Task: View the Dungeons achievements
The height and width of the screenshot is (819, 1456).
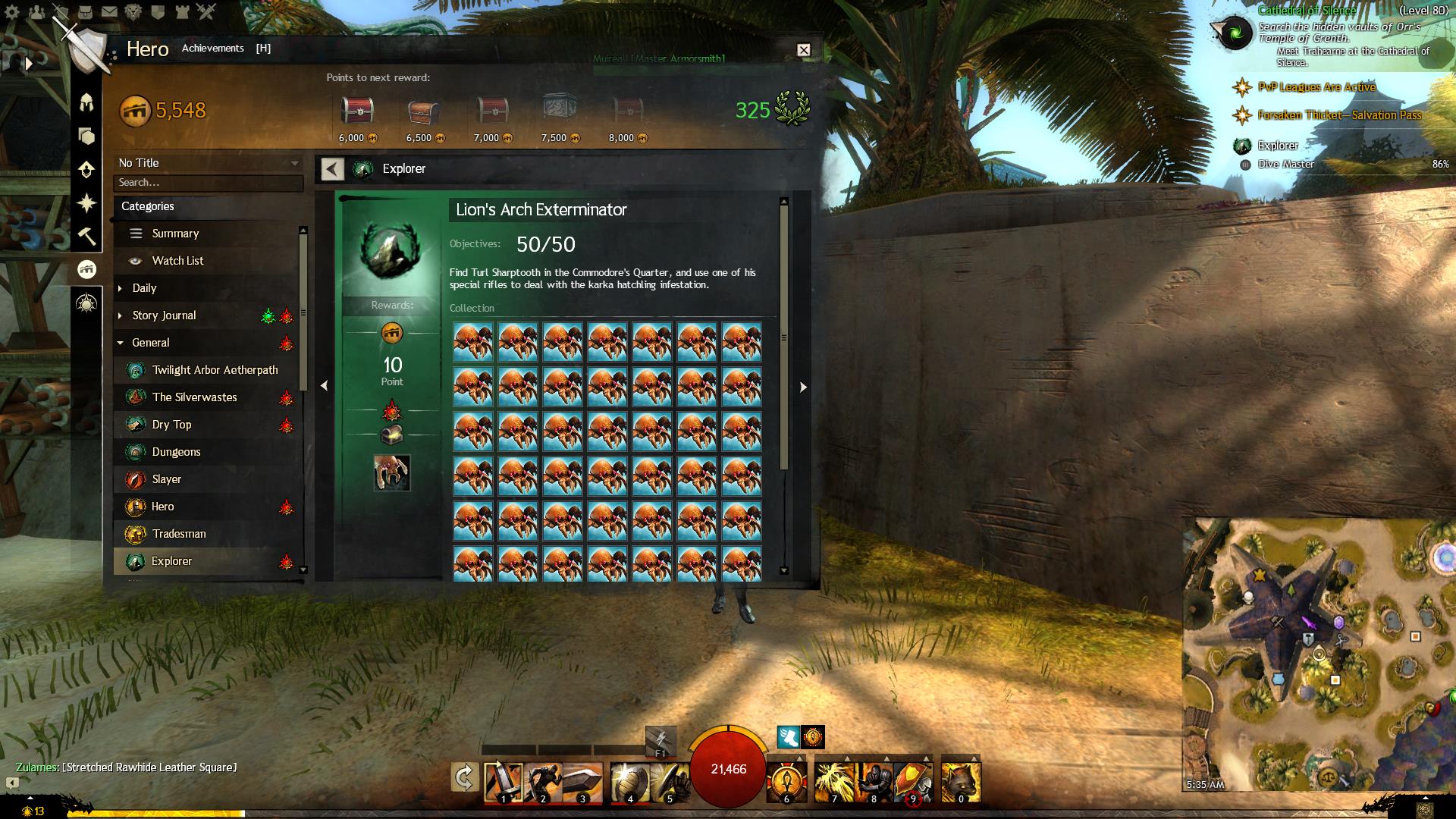Action: click(x=176, y=452)
